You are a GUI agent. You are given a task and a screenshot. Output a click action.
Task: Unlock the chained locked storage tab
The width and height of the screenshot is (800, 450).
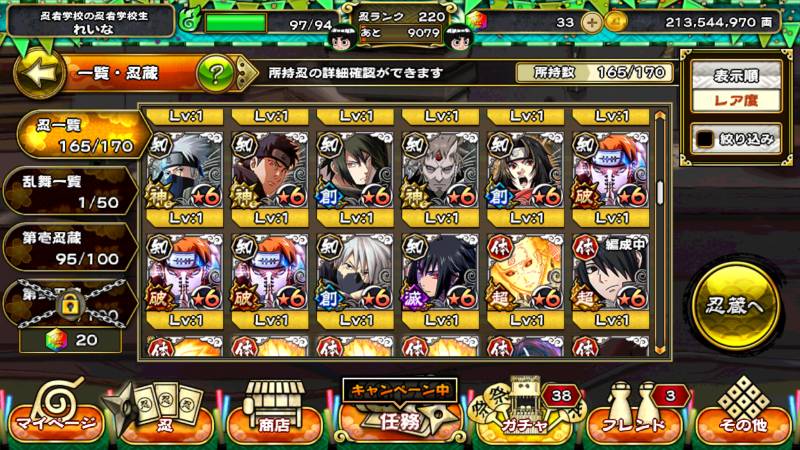pyautogui.click(x=68, y=298)
